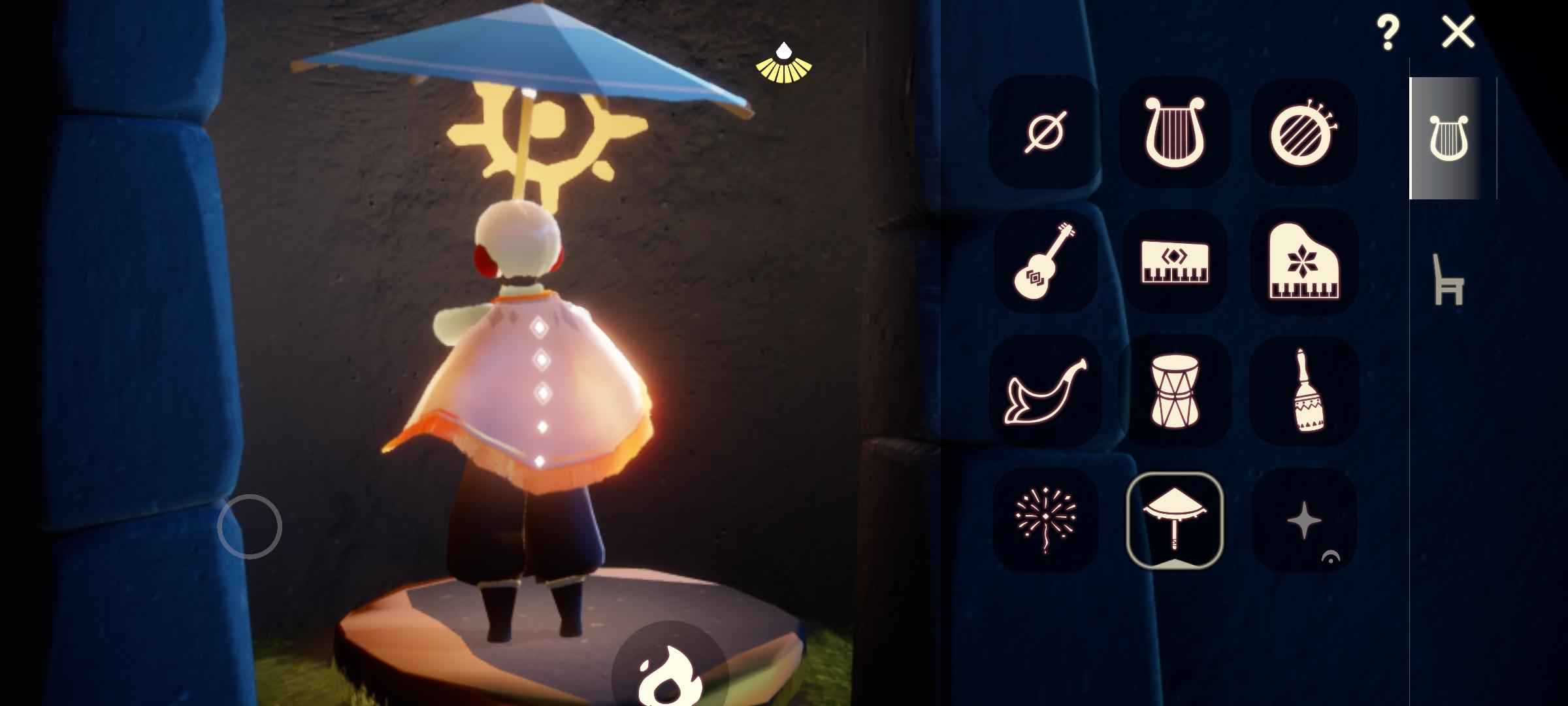Viewport: 1568px width, 706px height.
Task: Choose the grand piano with snowflake
Action: tap(1303, 261)
